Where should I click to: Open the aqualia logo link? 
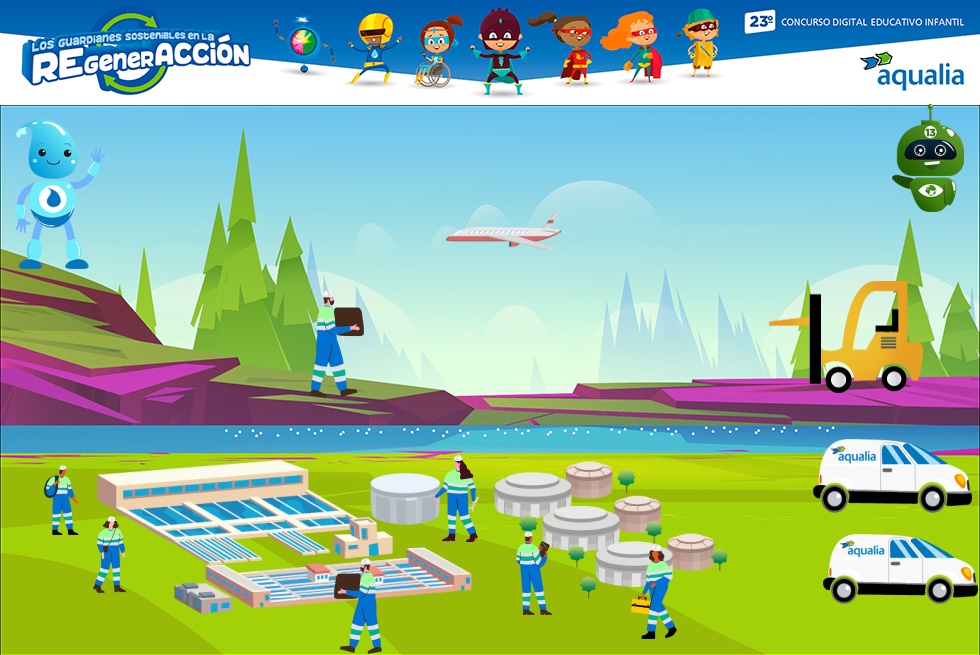(x=911, y=70)
